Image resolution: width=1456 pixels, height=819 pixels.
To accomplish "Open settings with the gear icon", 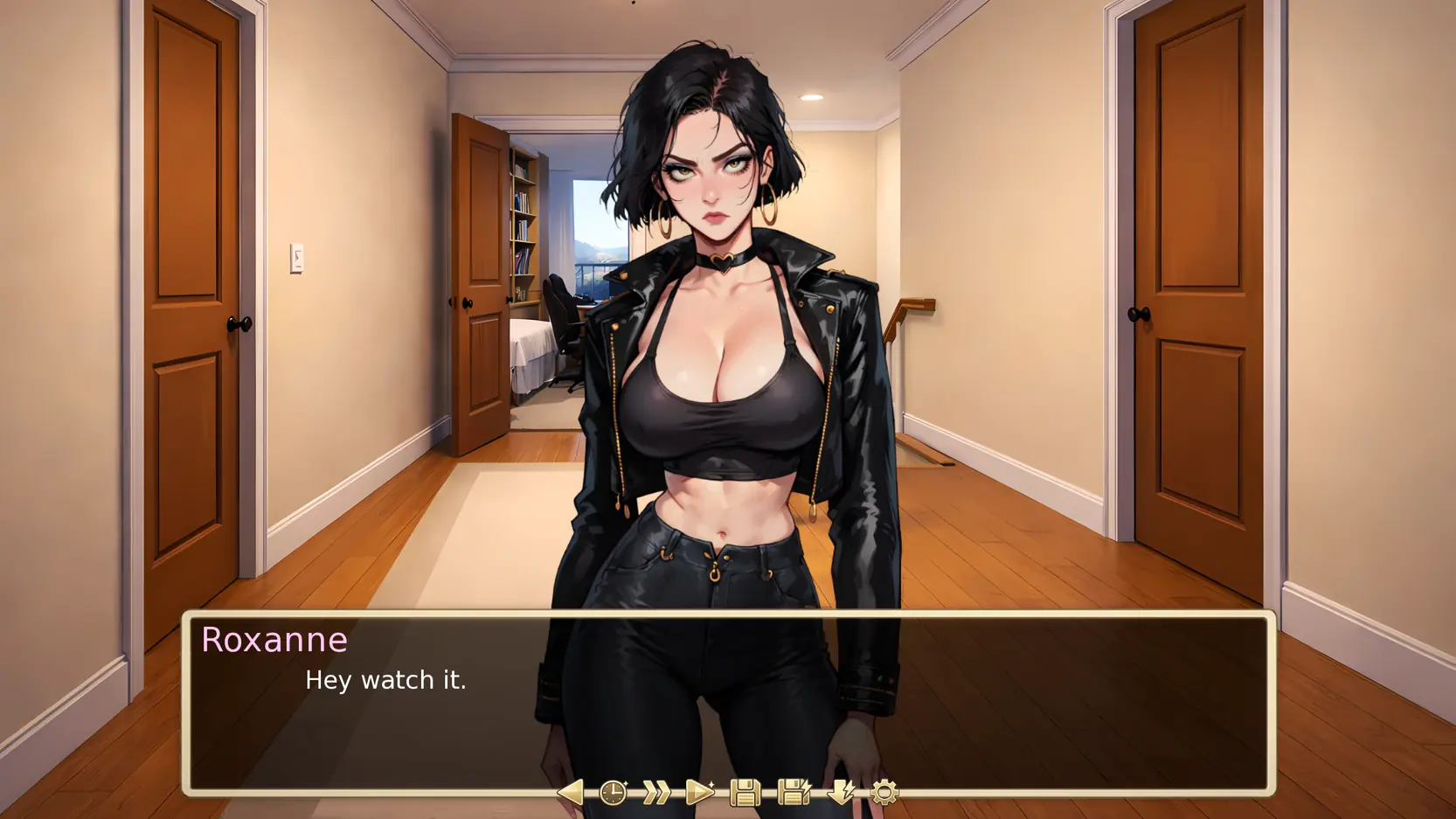I will (x=884, y=793).
